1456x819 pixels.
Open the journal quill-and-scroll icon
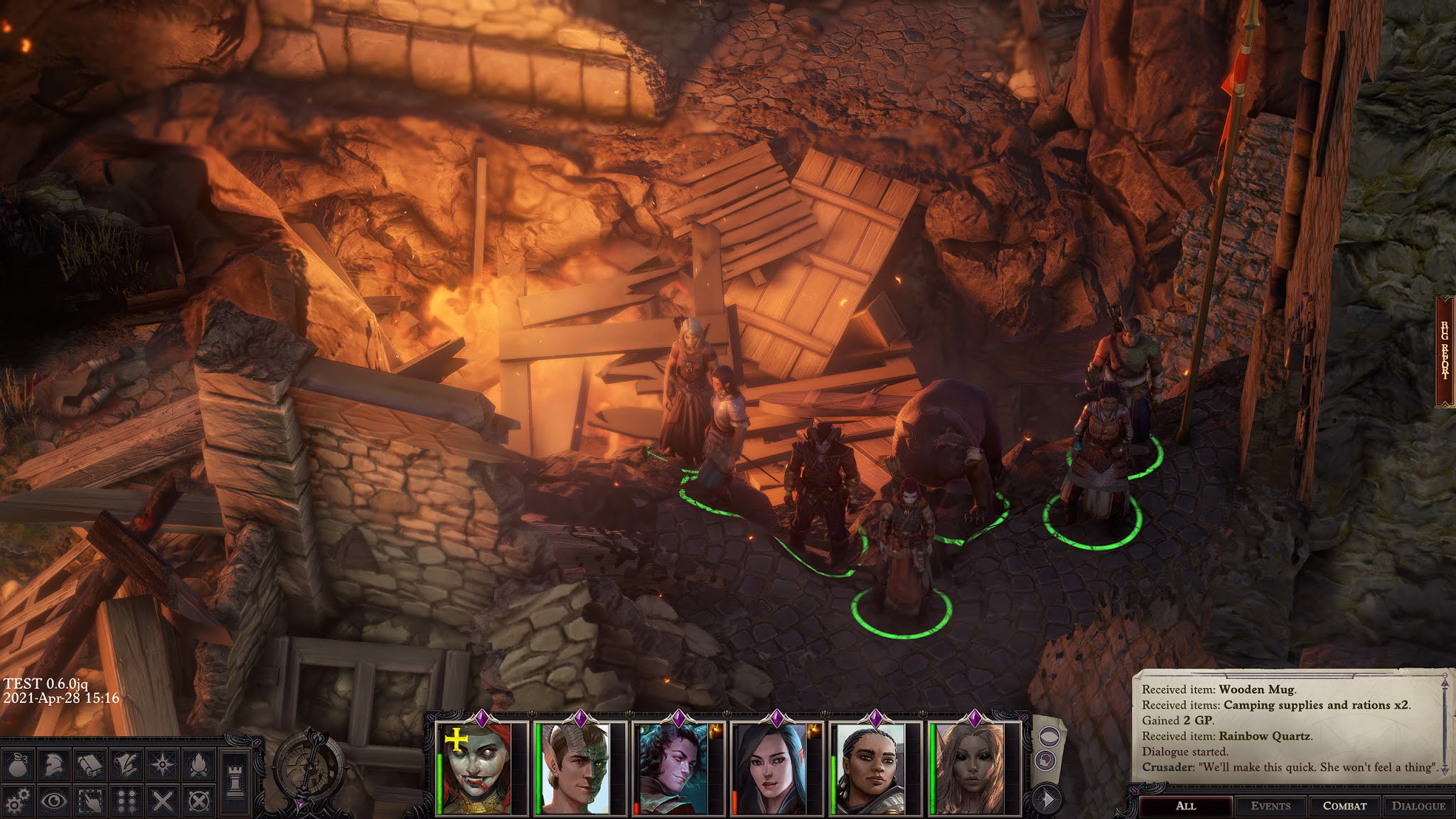click(125, 764)
